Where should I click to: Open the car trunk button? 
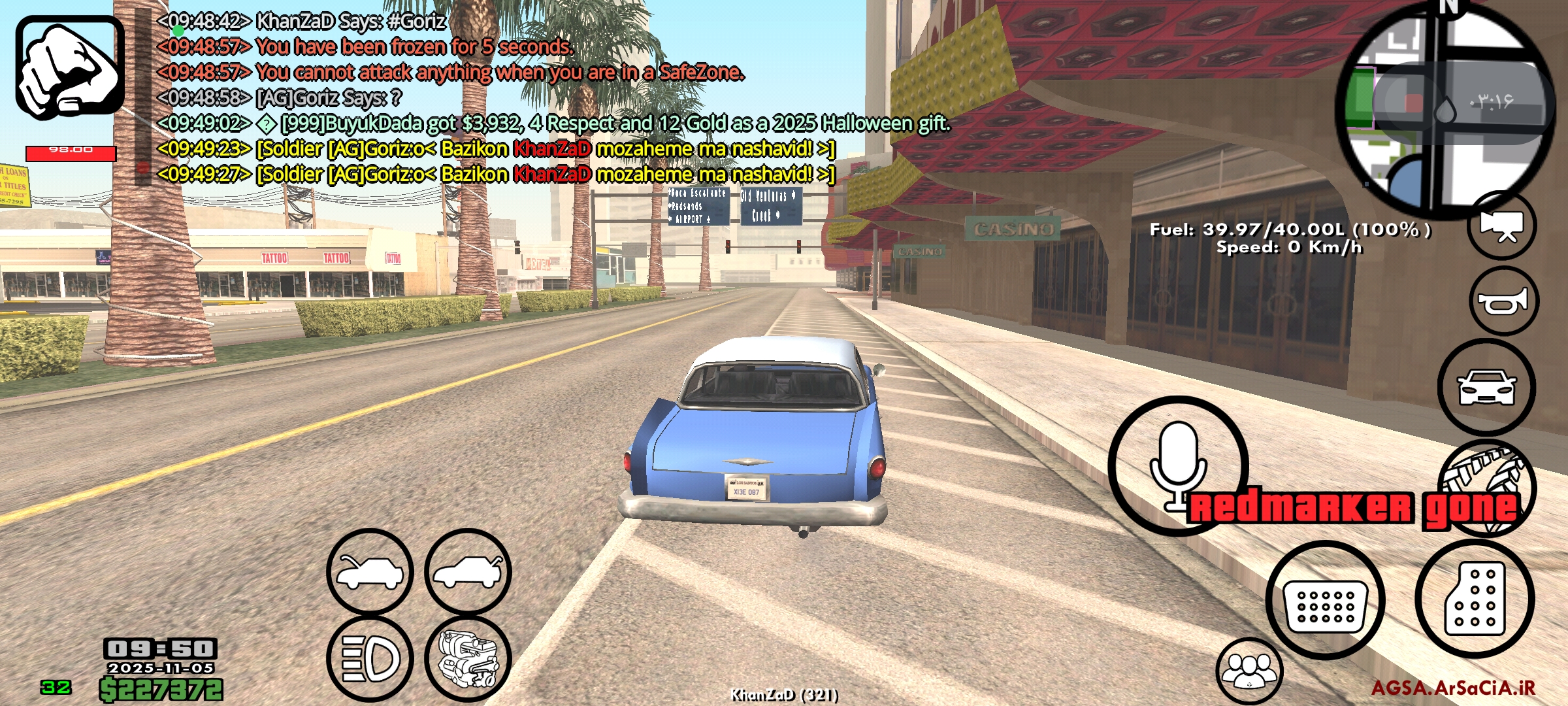468,572
